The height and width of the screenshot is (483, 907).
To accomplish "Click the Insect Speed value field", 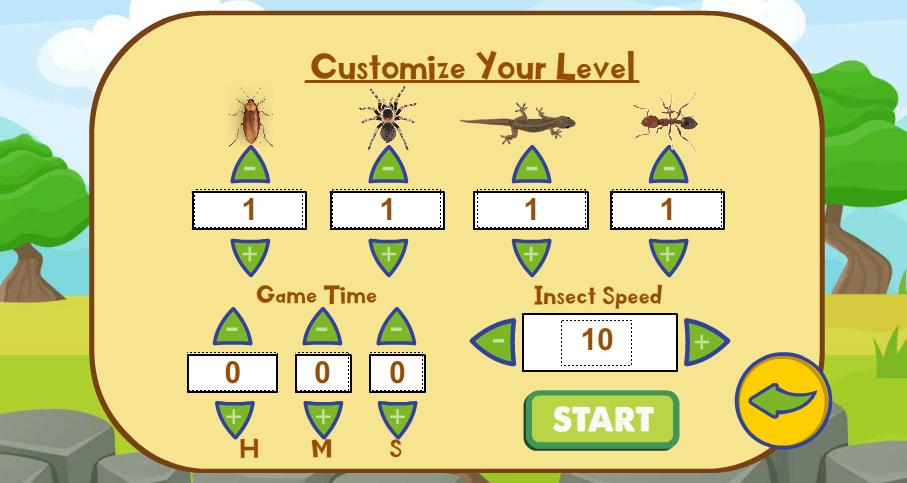I will coord(598,342).
